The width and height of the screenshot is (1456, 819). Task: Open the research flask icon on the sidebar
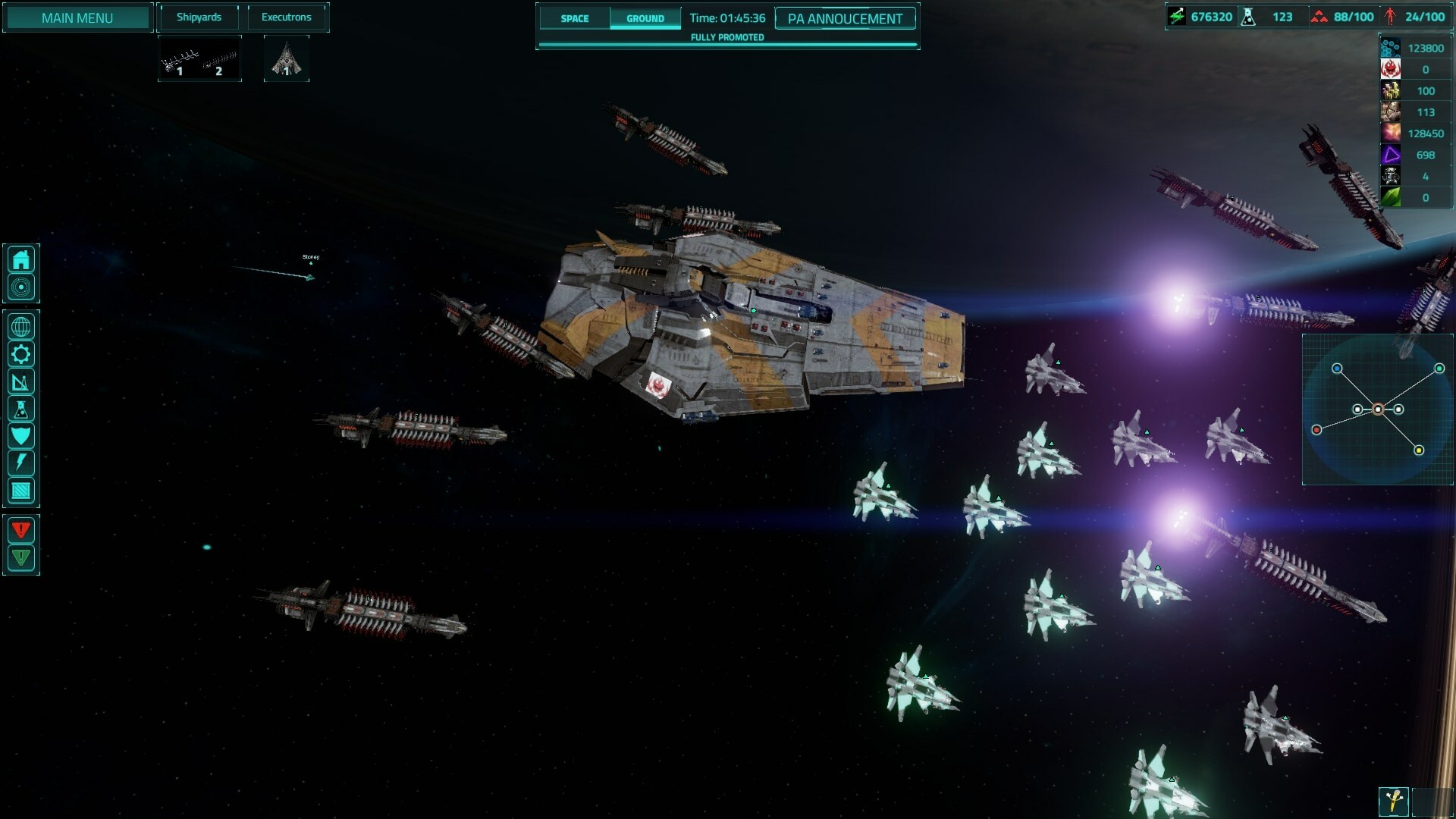tap(21, 409)
